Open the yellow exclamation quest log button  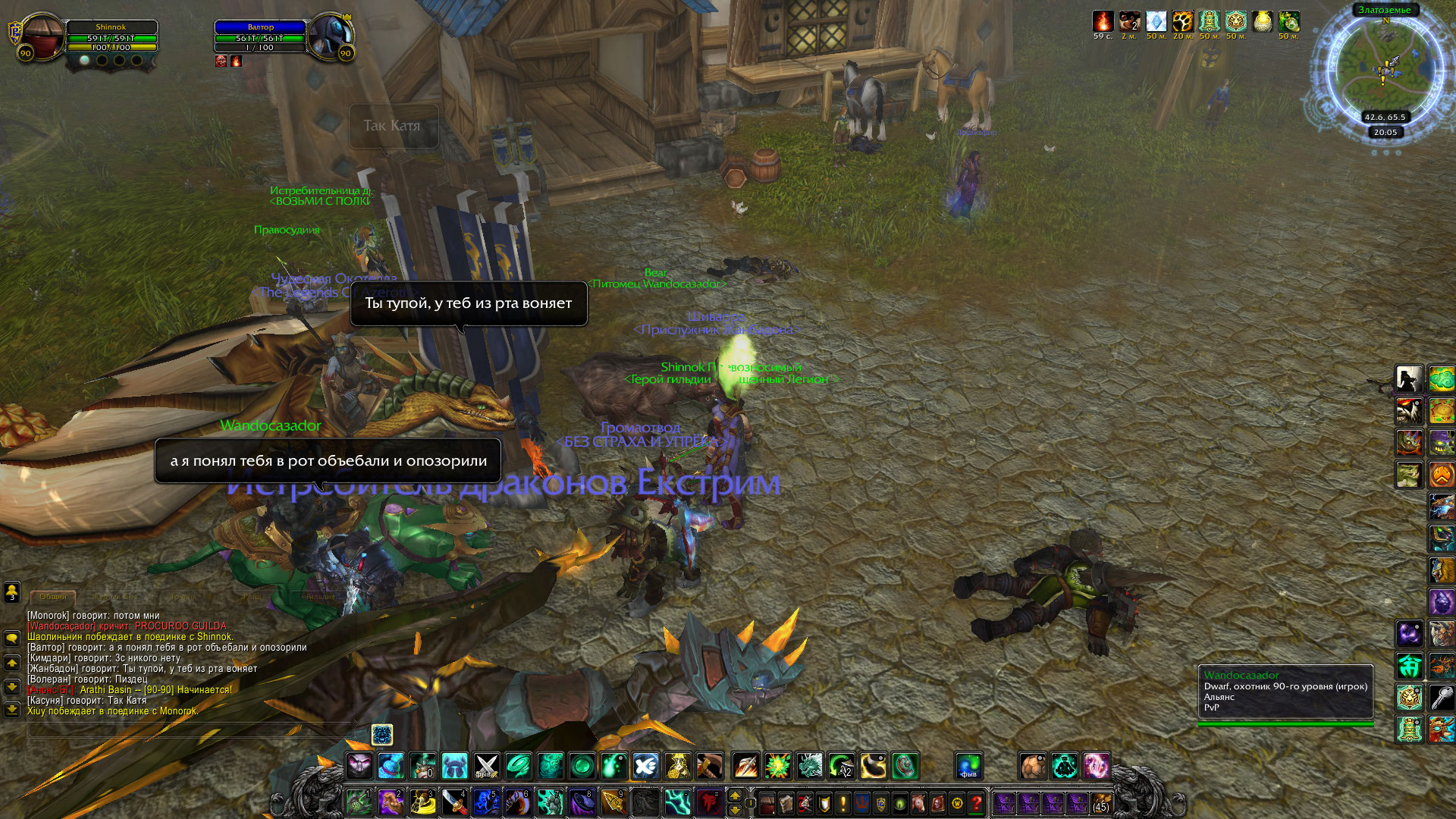click(843, 802)
